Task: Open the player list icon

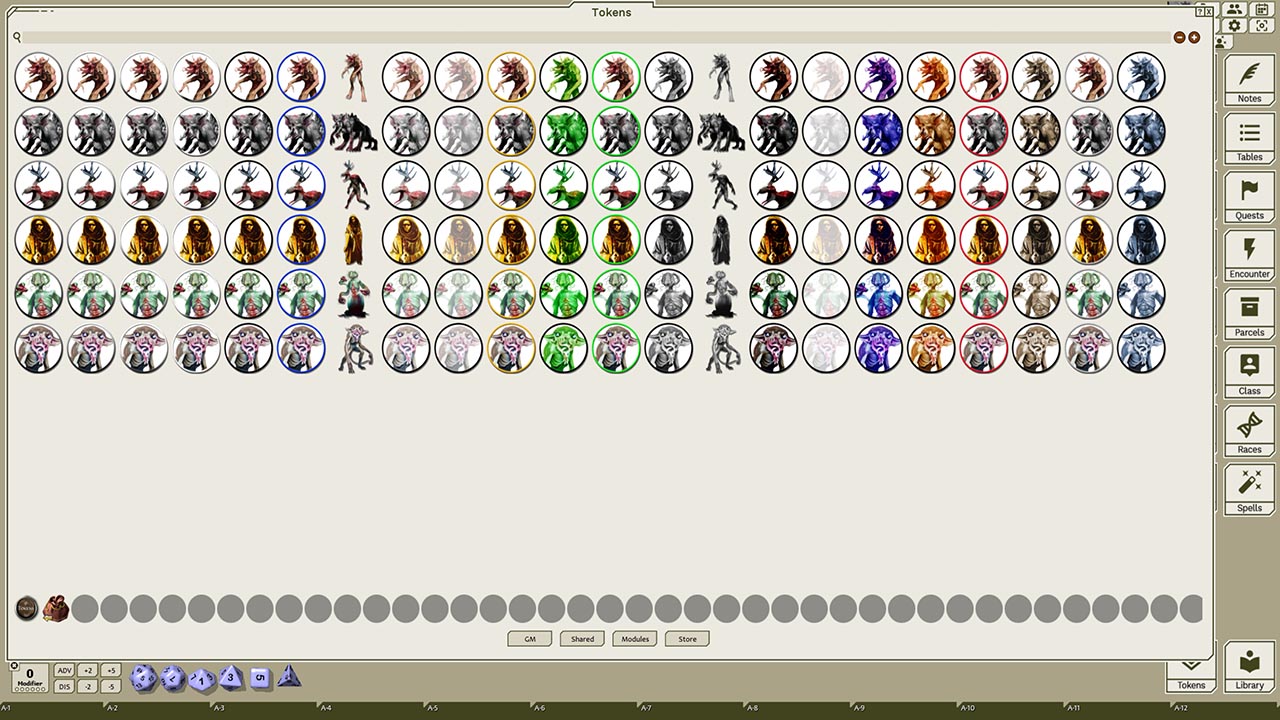Action: click(1234, 10)
